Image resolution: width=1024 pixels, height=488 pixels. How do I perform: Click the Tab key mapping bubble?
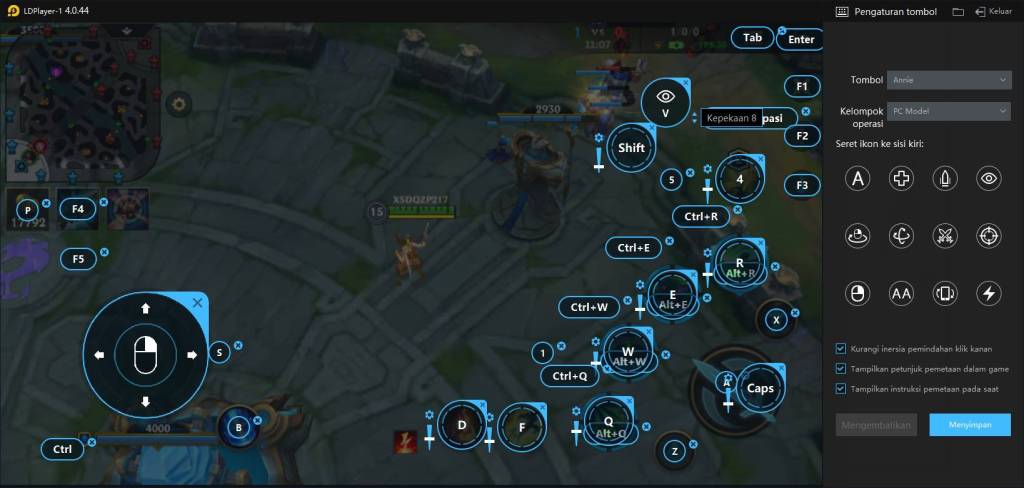[752, 38]
